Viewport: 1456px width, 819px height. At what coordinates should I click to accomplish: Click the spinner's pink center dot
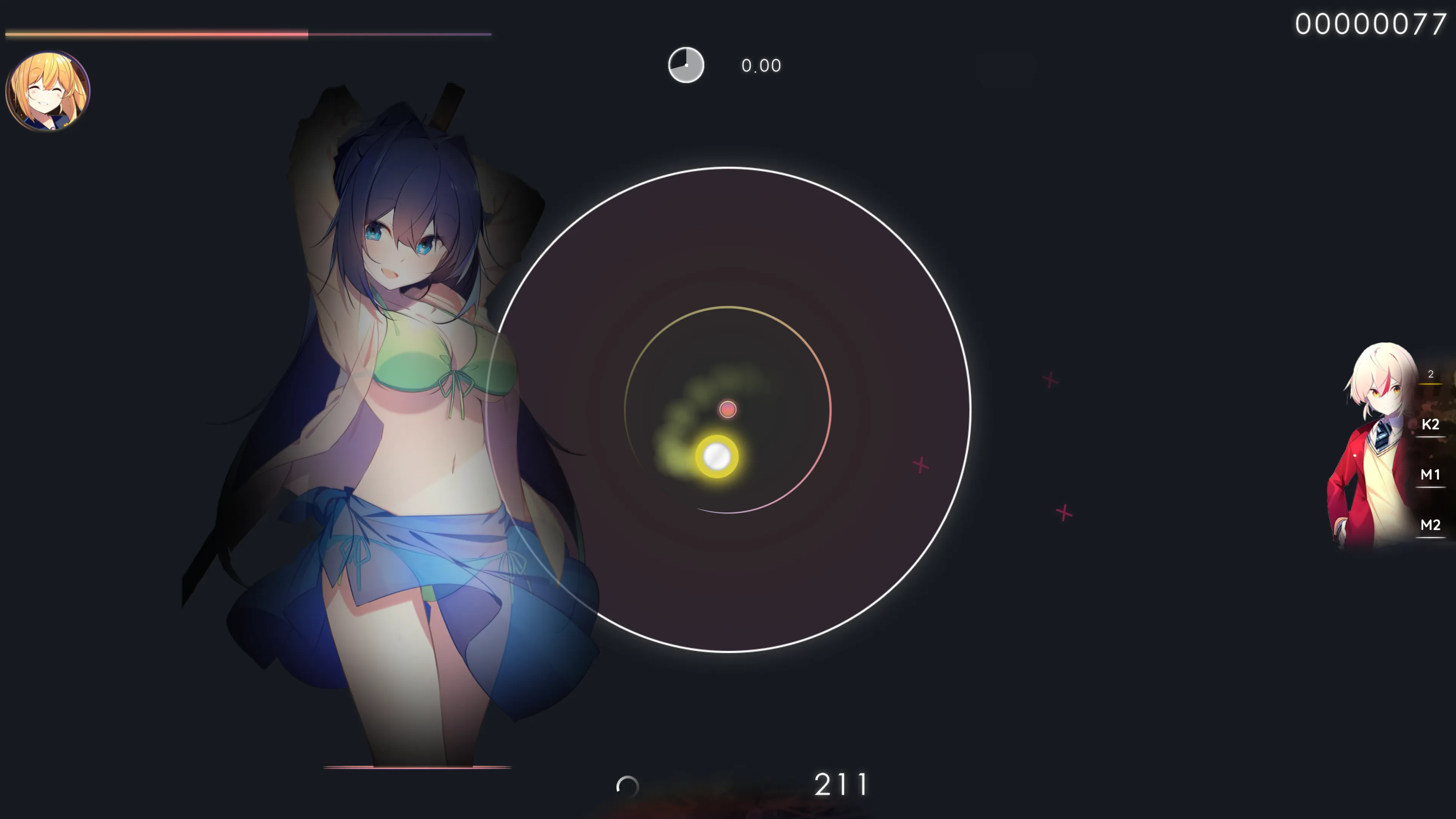point(728,409)
